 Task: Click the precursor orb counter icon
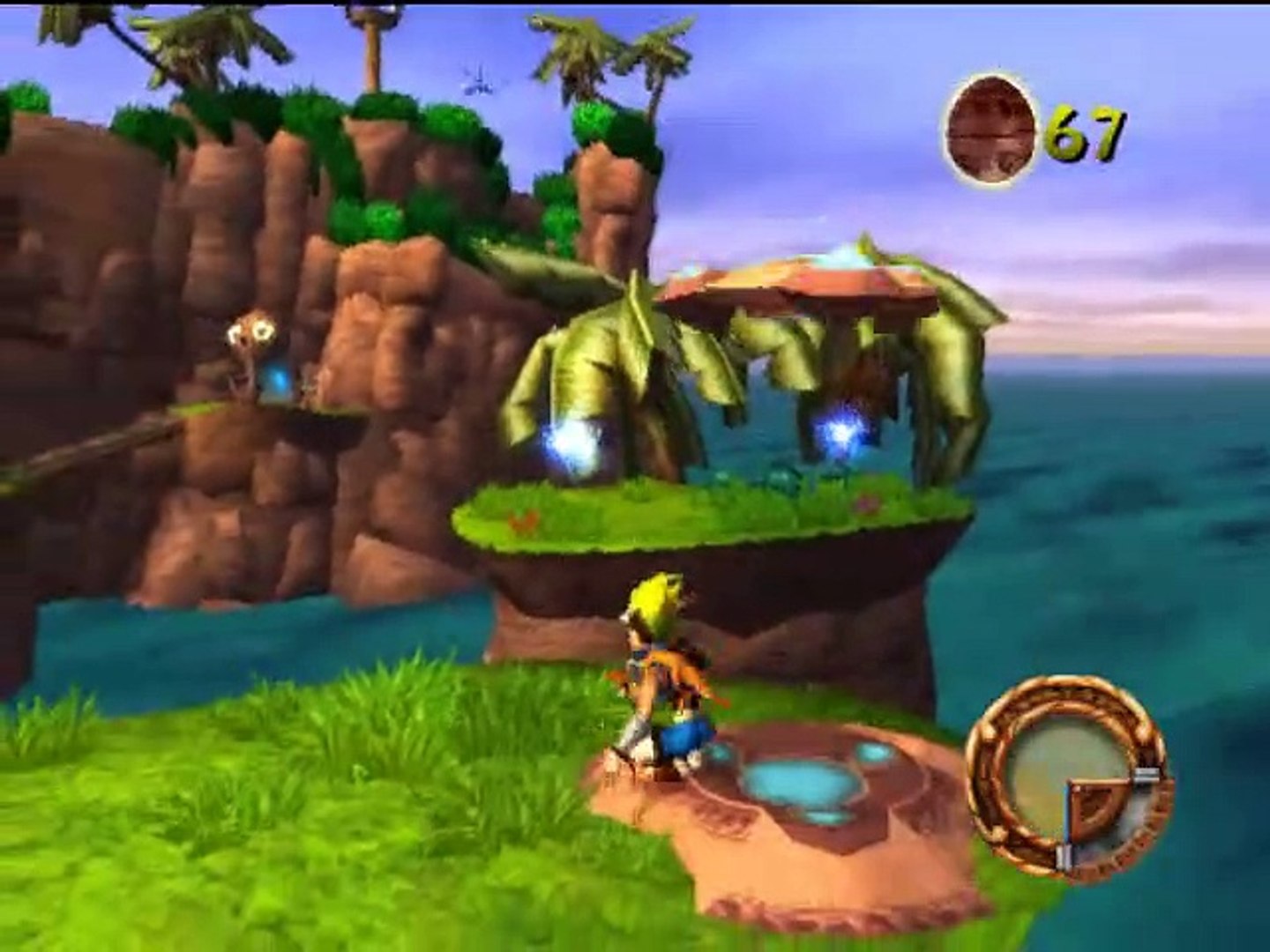click(x=990, y=131)
